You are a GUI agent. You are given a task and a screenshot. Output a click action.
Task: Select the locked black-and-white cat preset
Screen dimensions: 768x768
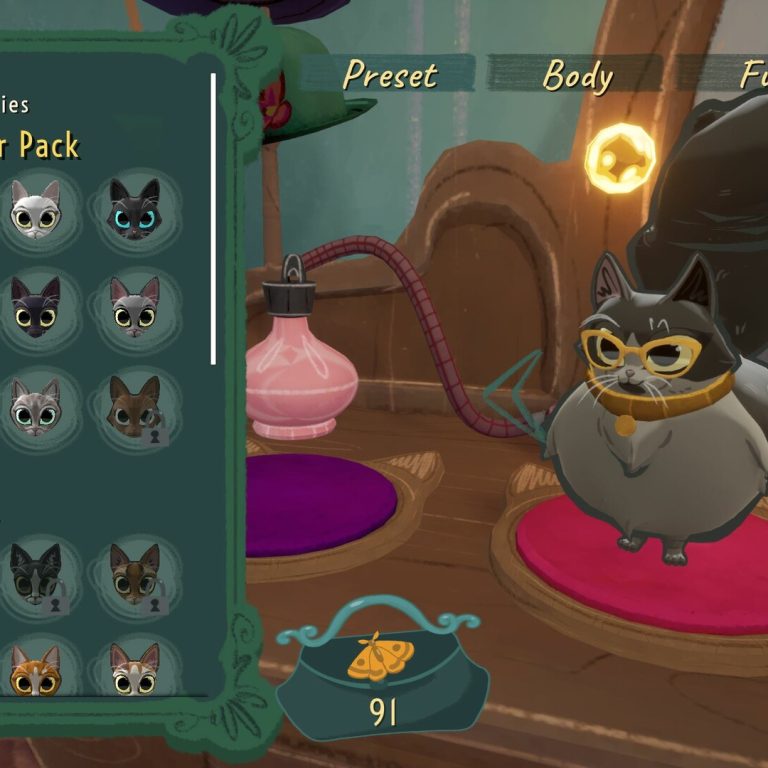click(35, 575)
